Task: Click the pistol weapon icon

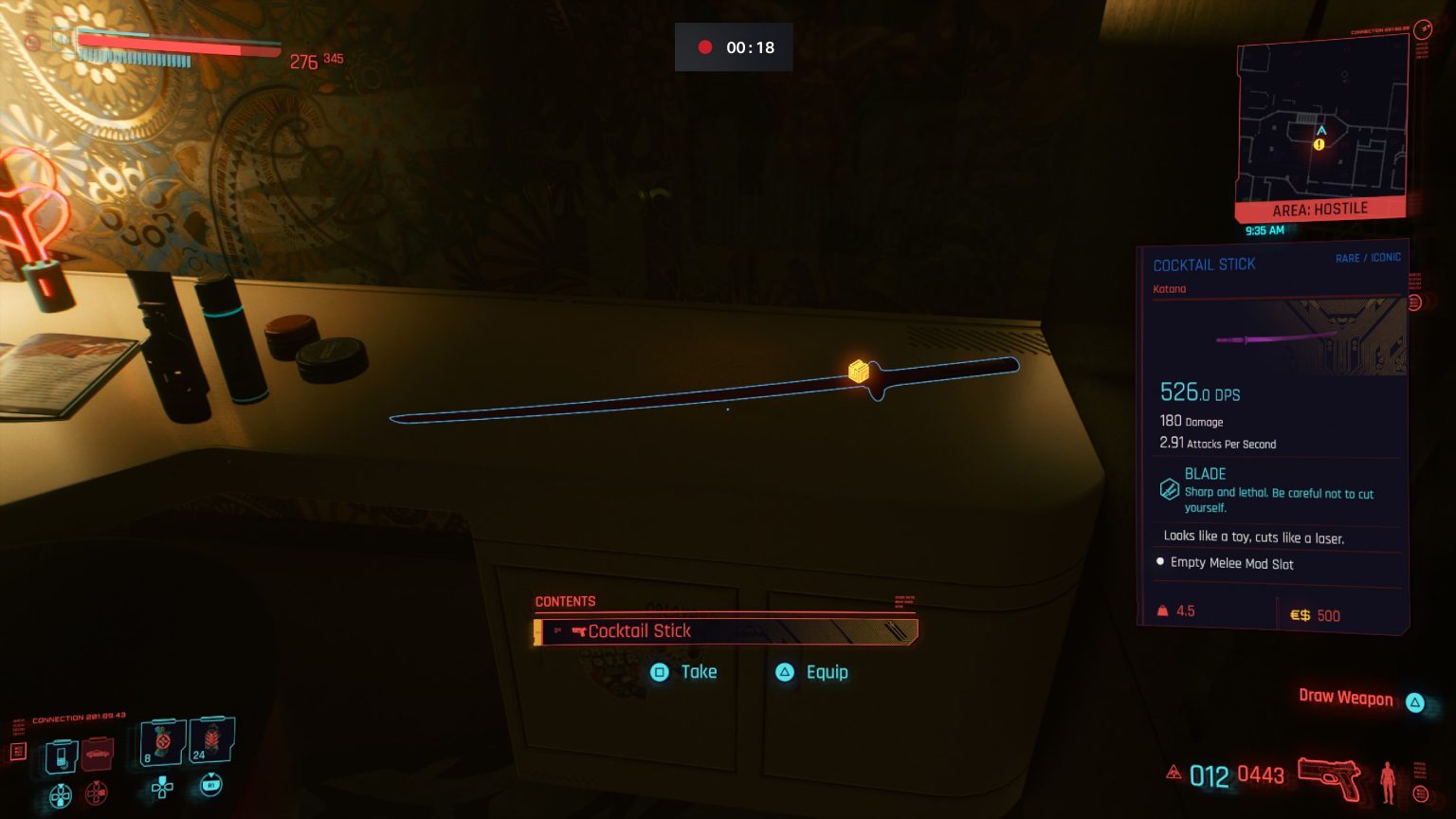Action: coord(1329,775)
